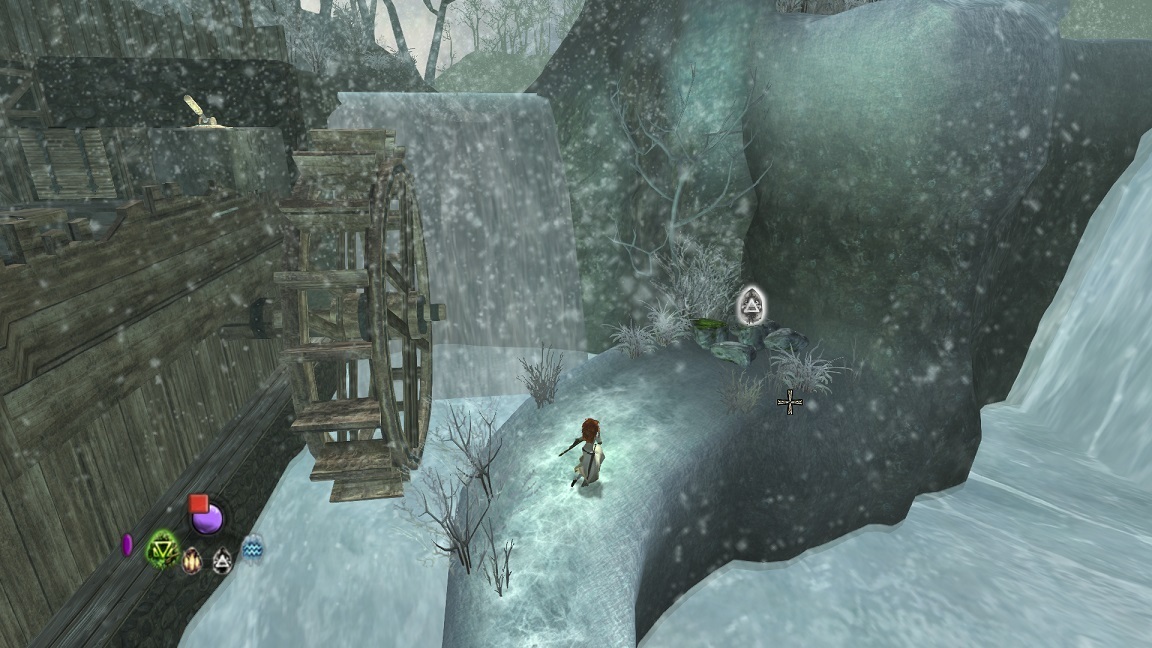Screen dimensions: 1152x648
Task: Activate the fire element flame icon
Action: 192,560
